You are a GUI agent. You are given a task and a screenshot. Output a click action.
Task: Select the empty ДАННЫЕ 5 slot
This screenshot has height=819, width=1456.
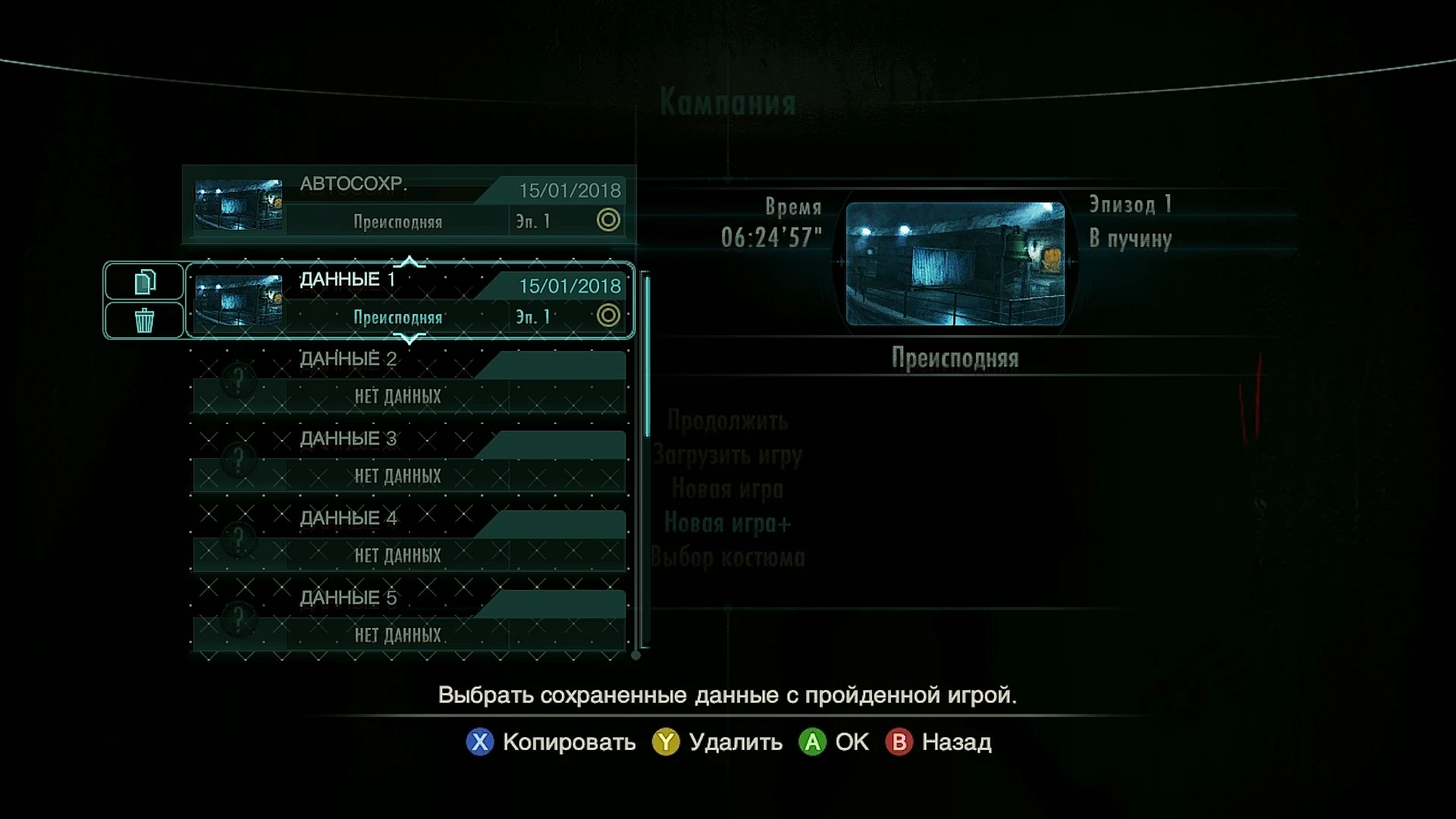409,616
